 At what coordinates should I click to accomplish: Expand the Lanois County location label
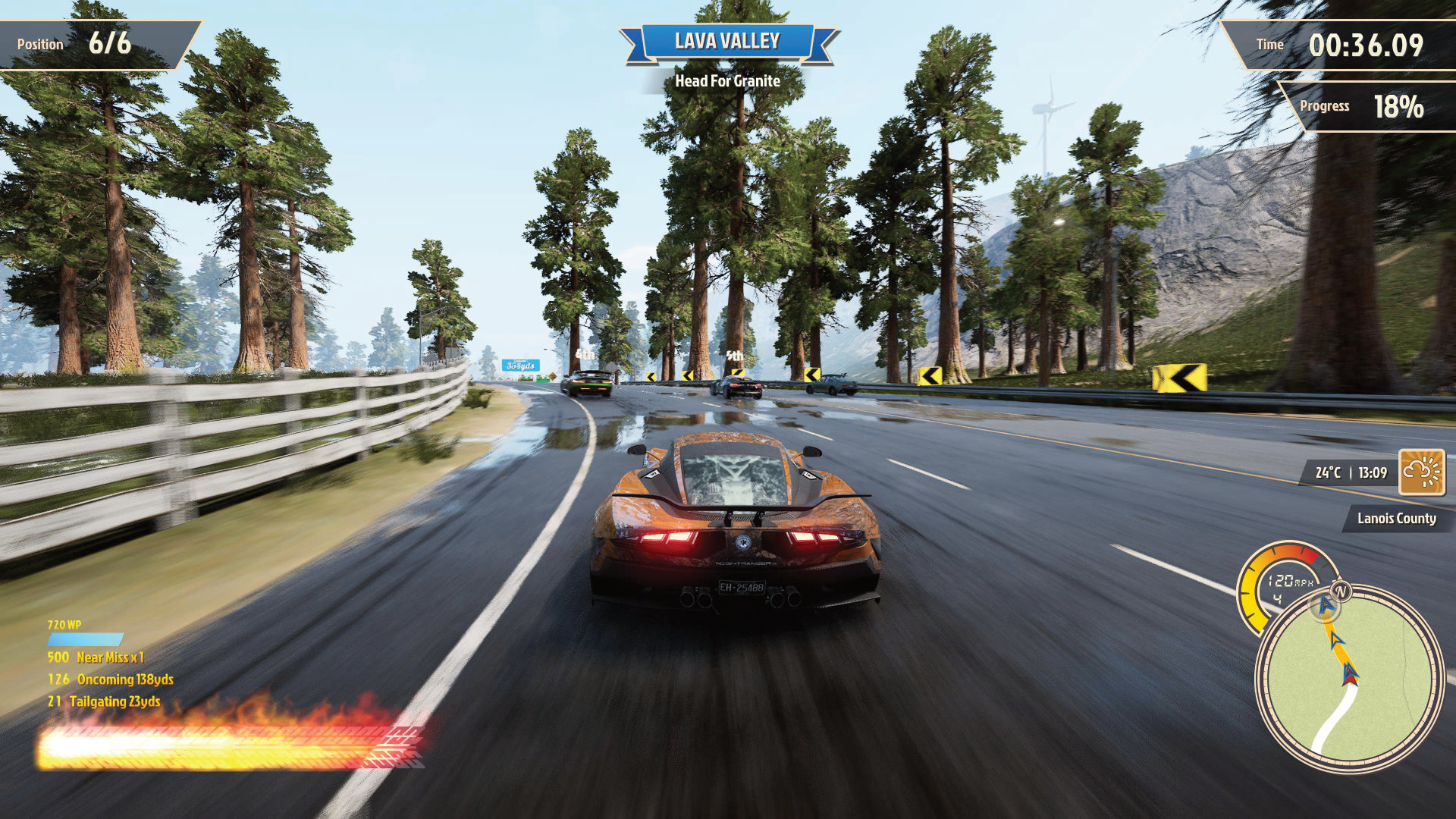[1395, 519]
